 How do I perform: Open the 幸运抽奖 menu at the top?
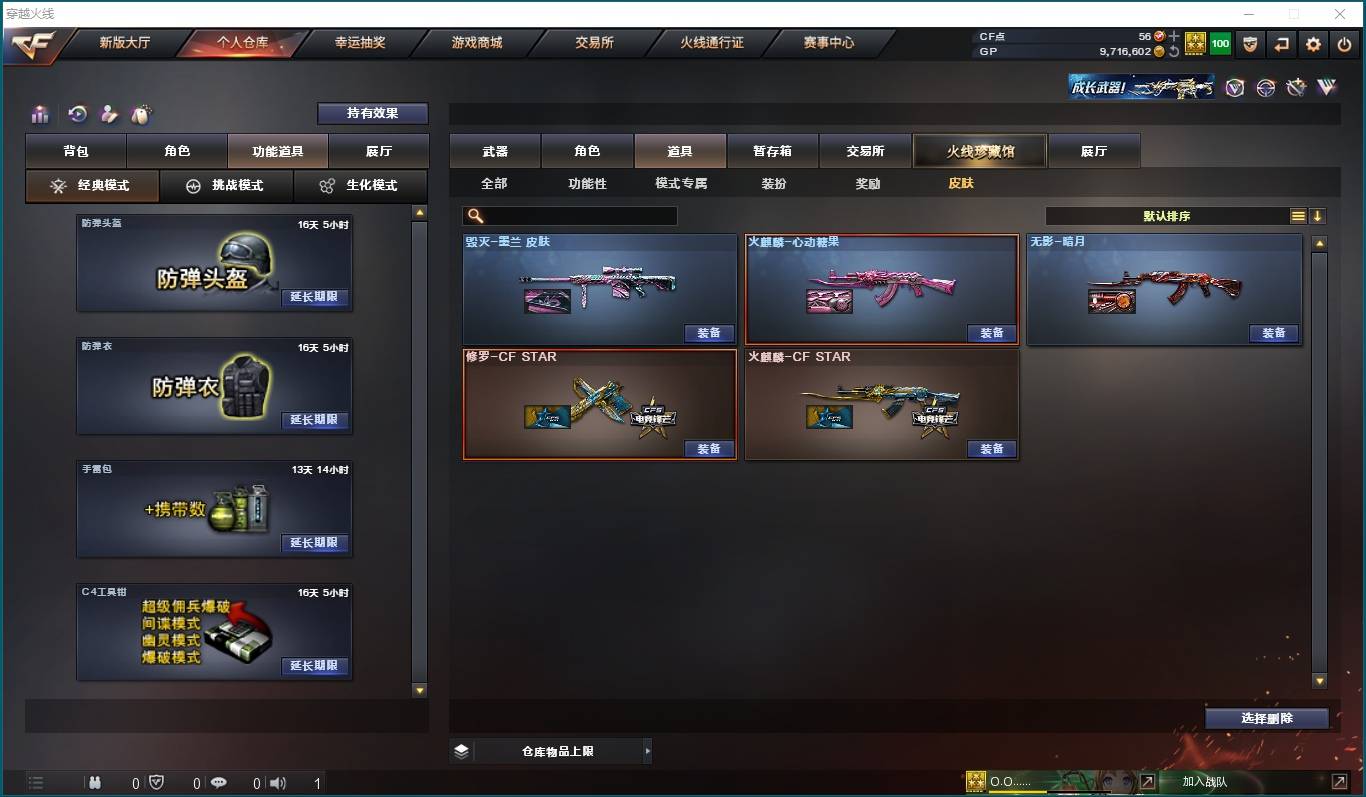(x=361, y=43)
